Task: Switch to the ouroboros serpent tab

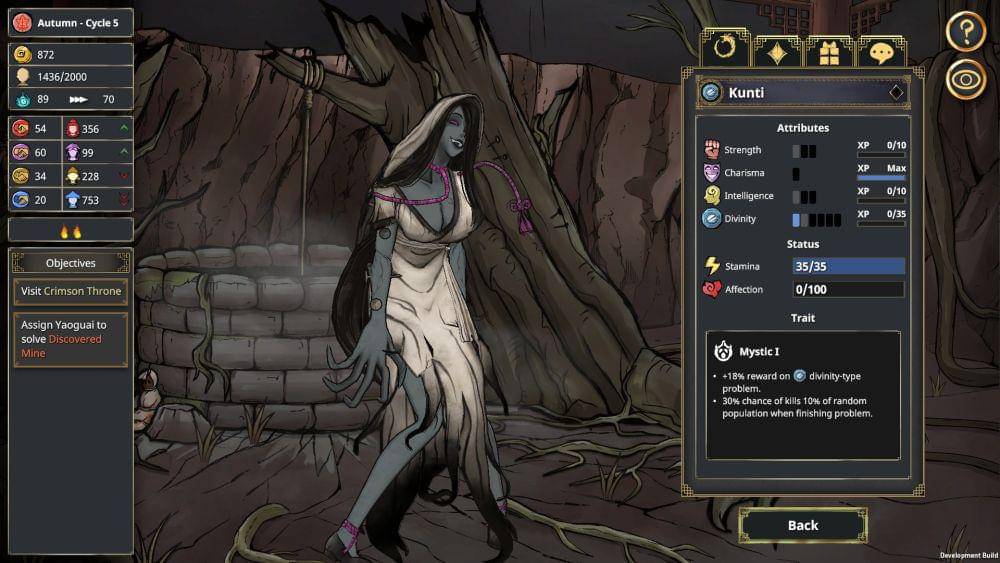Action: click(x=725, y=51)
